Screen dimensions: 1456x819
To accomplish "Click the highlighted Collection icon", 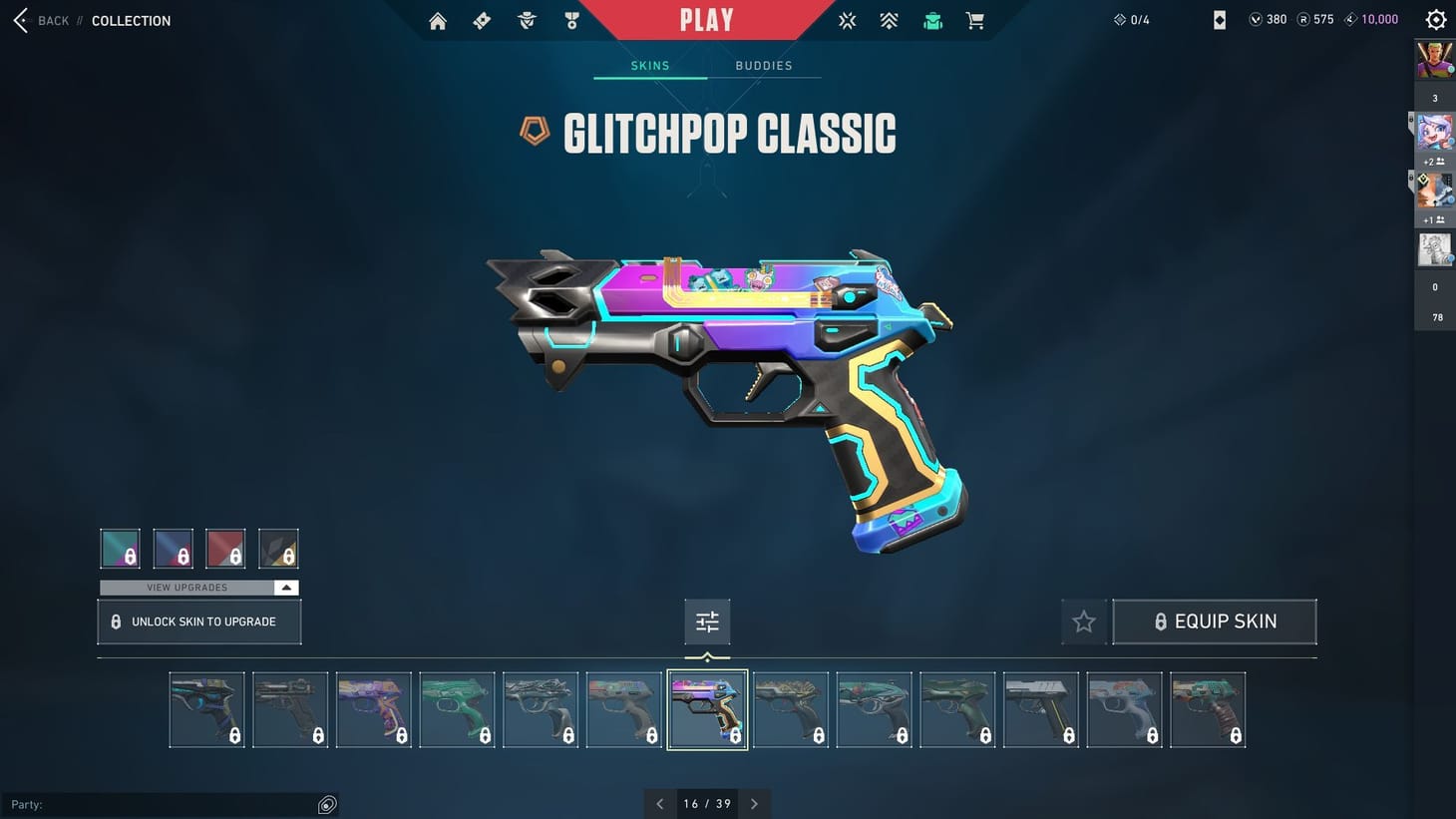I will pyautogui.click(x=932, y=20).
